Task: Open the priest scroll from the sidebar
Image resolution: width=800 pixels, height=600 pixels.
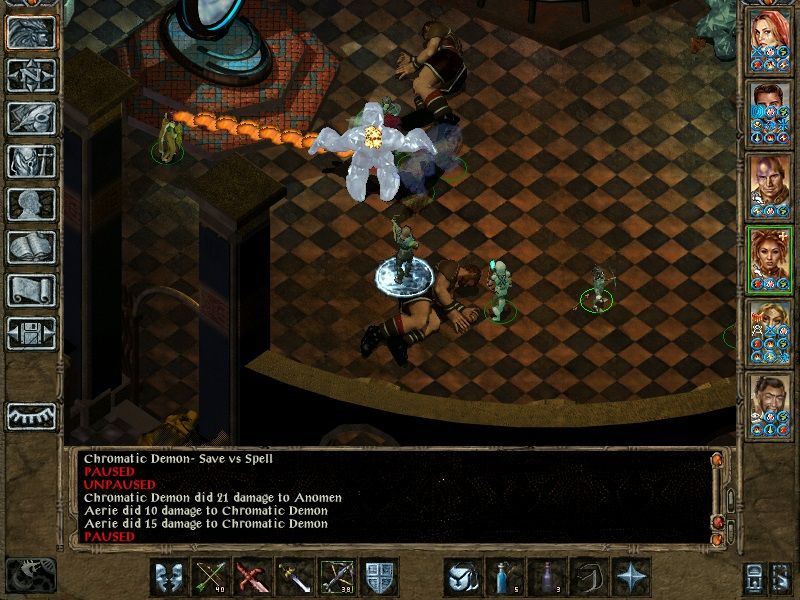Action: coord(30,291)
